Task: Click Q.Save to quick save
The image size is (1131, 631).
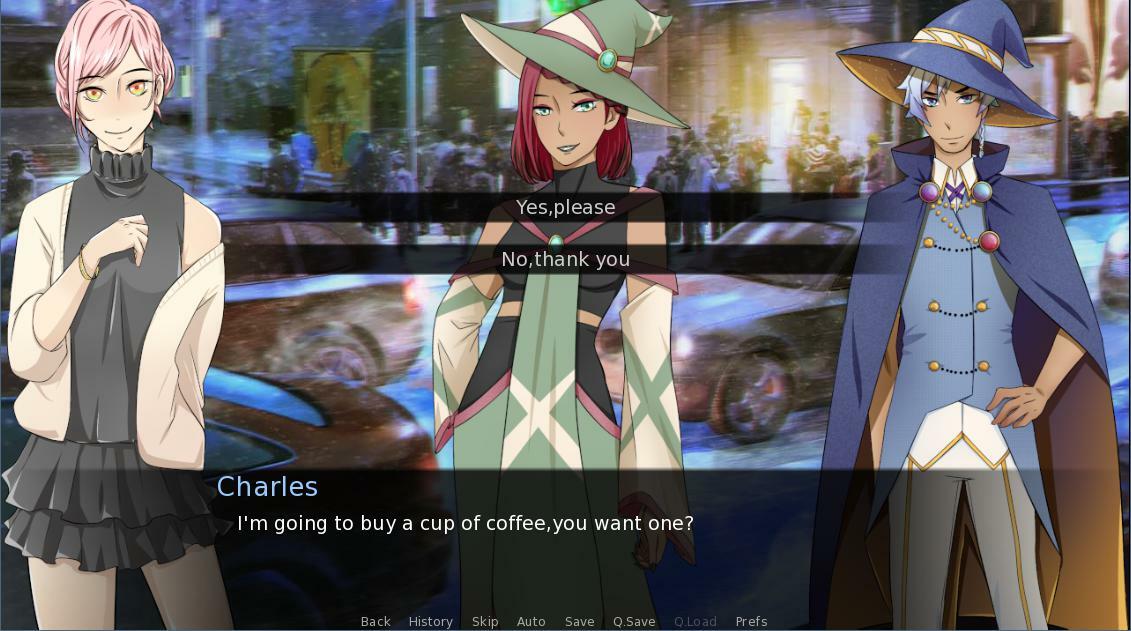Action: click(634, 621)
